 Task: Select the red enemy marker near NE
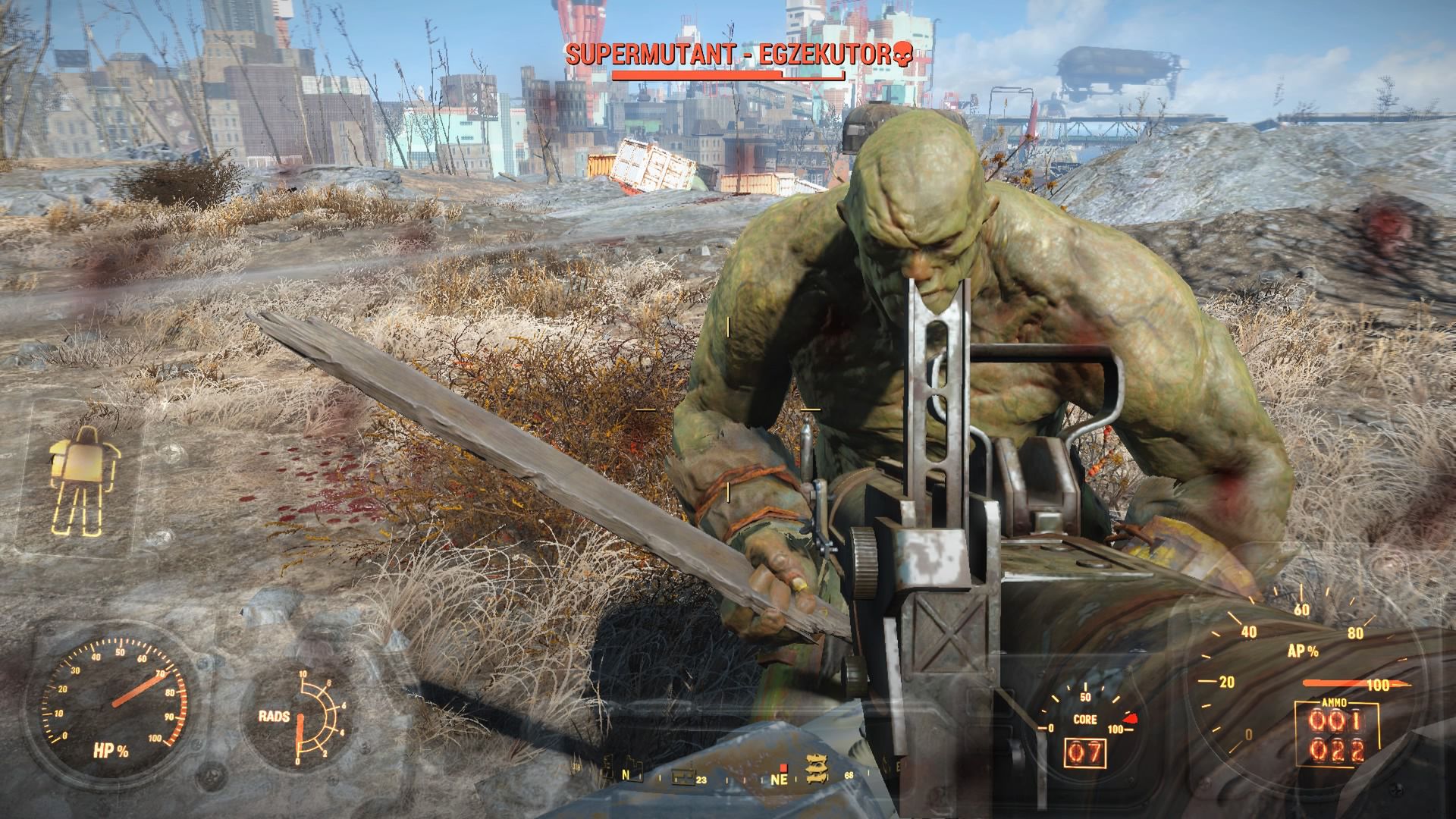click(x=783, y=767)
